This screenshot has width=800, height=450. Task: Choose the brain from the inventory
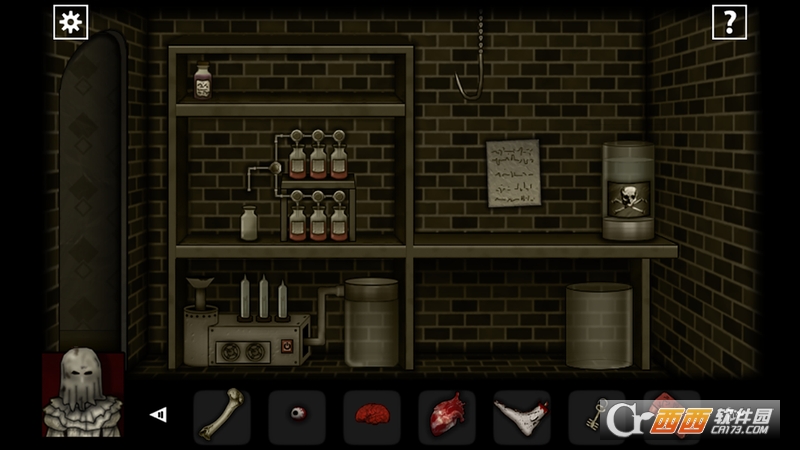pos(371,416)
